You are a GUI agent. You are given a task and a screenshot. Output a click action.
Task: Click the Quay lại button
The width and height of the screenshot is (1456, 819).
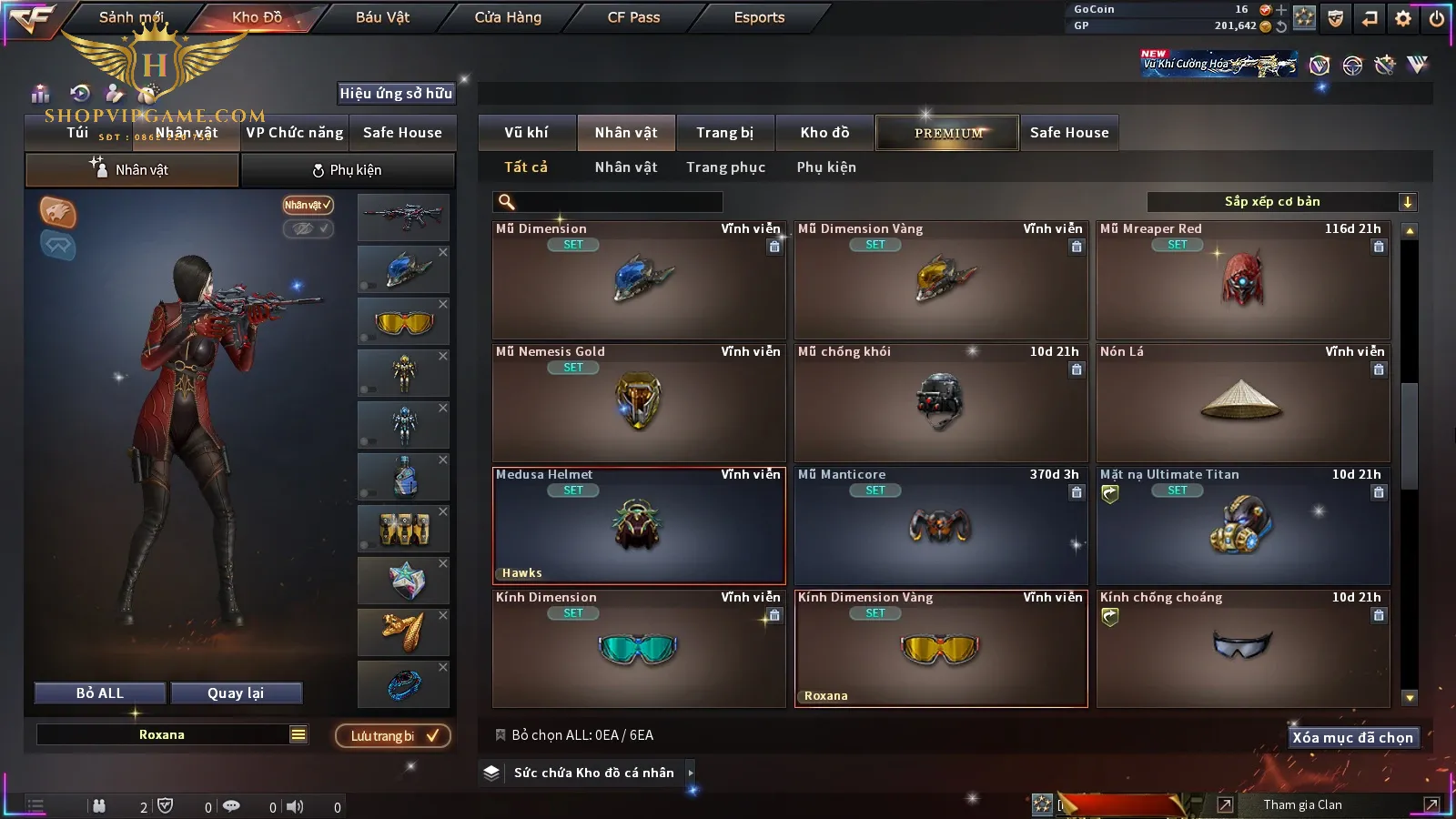point(236,693)
